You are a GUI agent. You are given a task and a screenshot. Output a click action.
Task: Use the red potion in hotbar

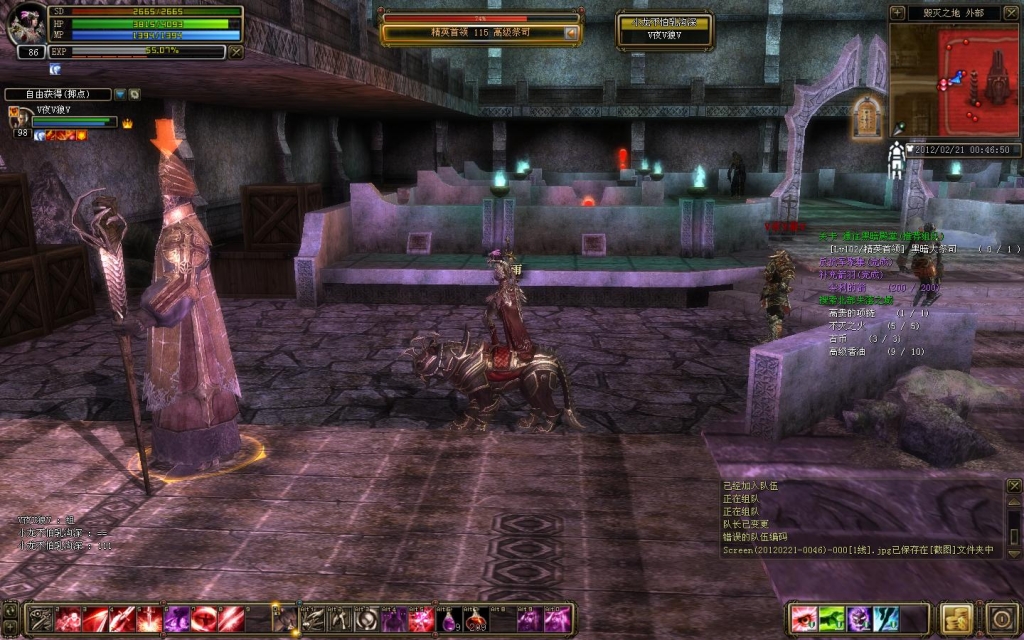click(474, 620)
